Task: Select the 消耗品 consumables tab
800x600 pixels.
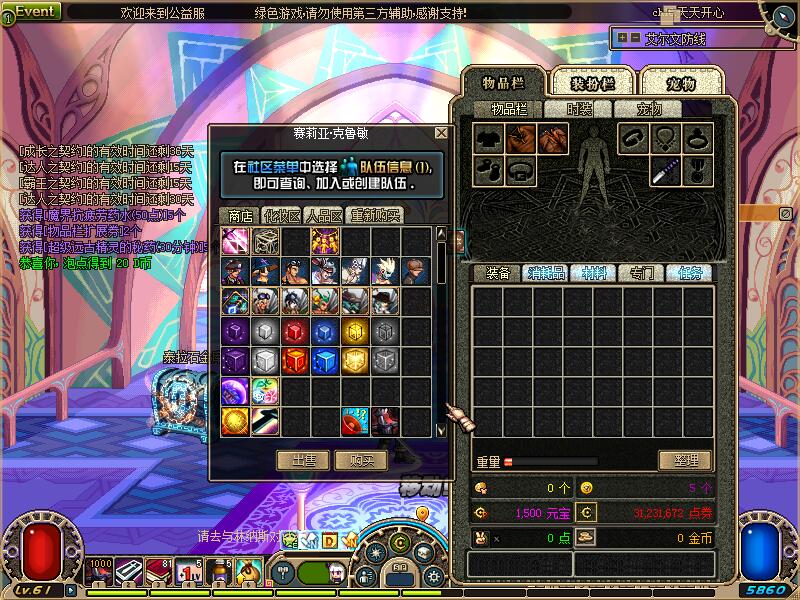Action: pyautogui.click(x=546, y=272)
